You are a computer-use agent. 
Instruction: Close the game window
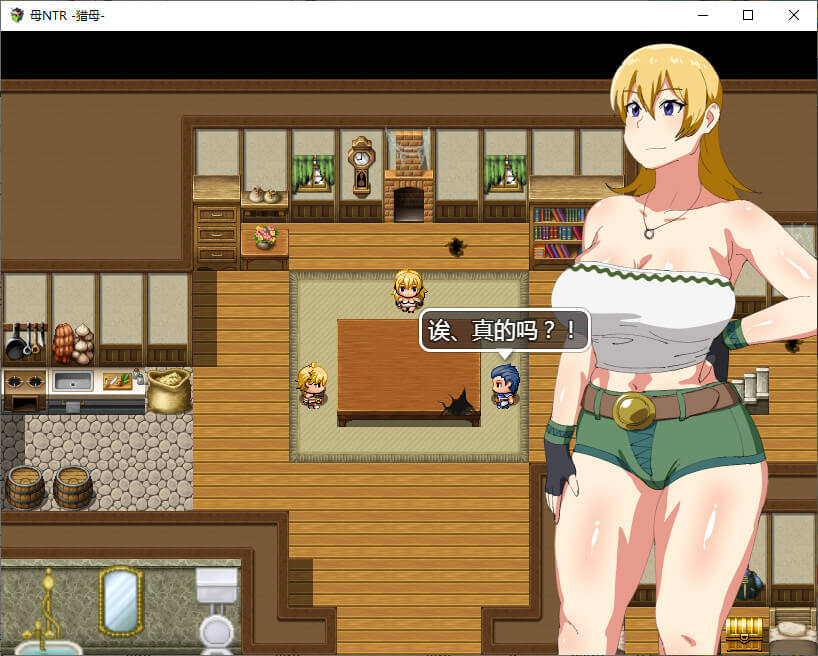pyautogui.click(x=794, y=15)
